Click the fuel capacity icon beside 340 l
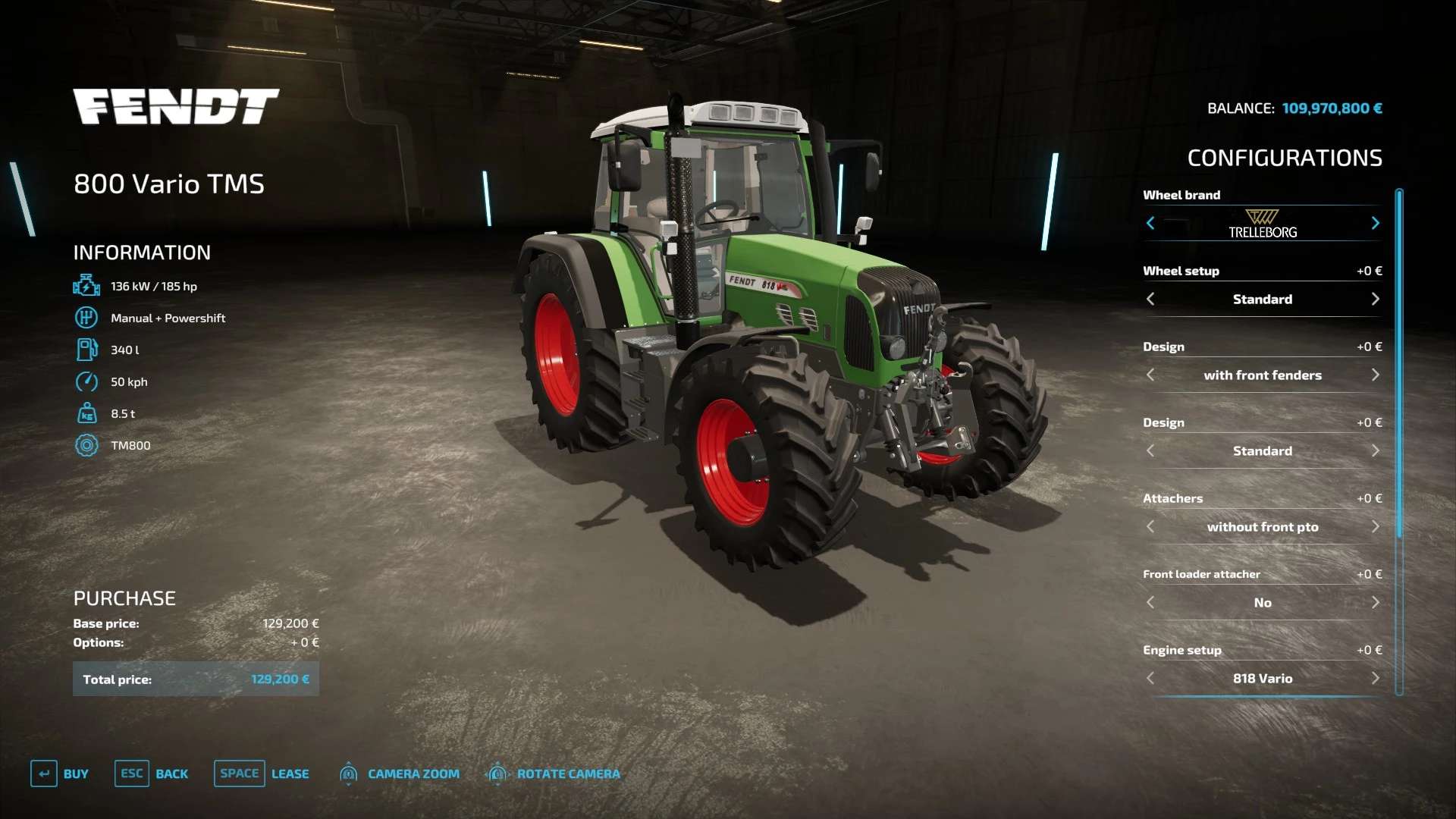The height and width of the screenshot is (819, 1456). [87, 350]
